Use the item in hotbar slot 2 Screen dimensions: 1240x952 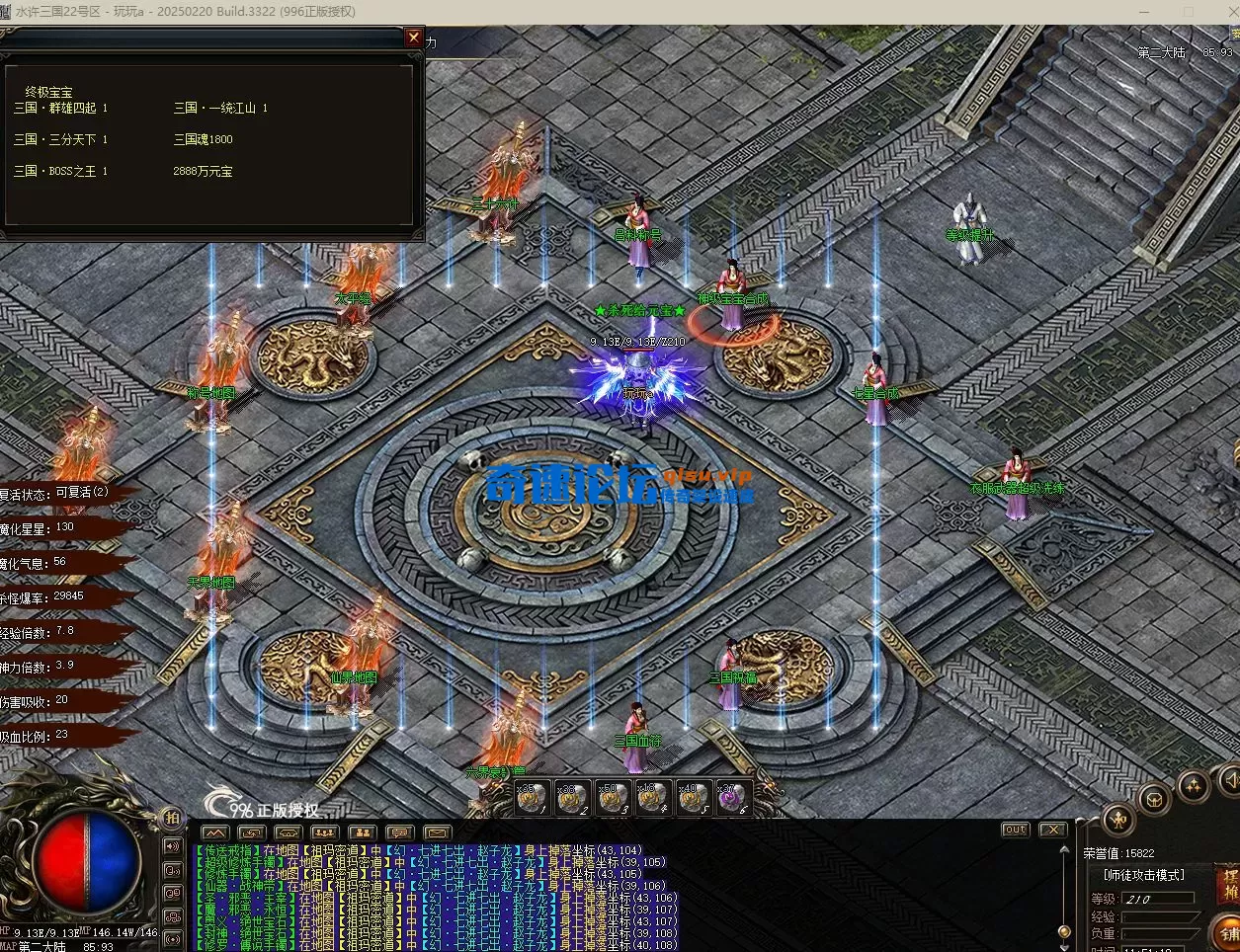573,798
